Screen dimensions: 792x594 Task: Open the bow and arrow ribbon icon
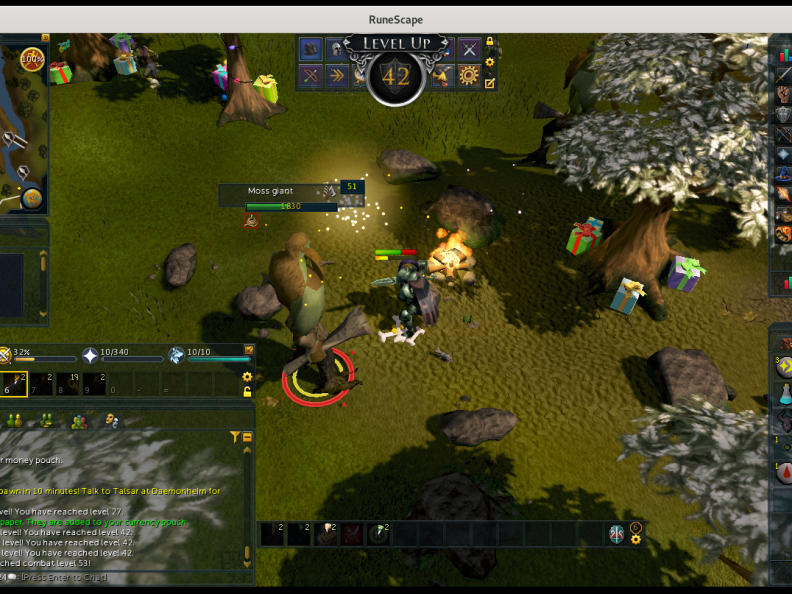pos(311,76)
